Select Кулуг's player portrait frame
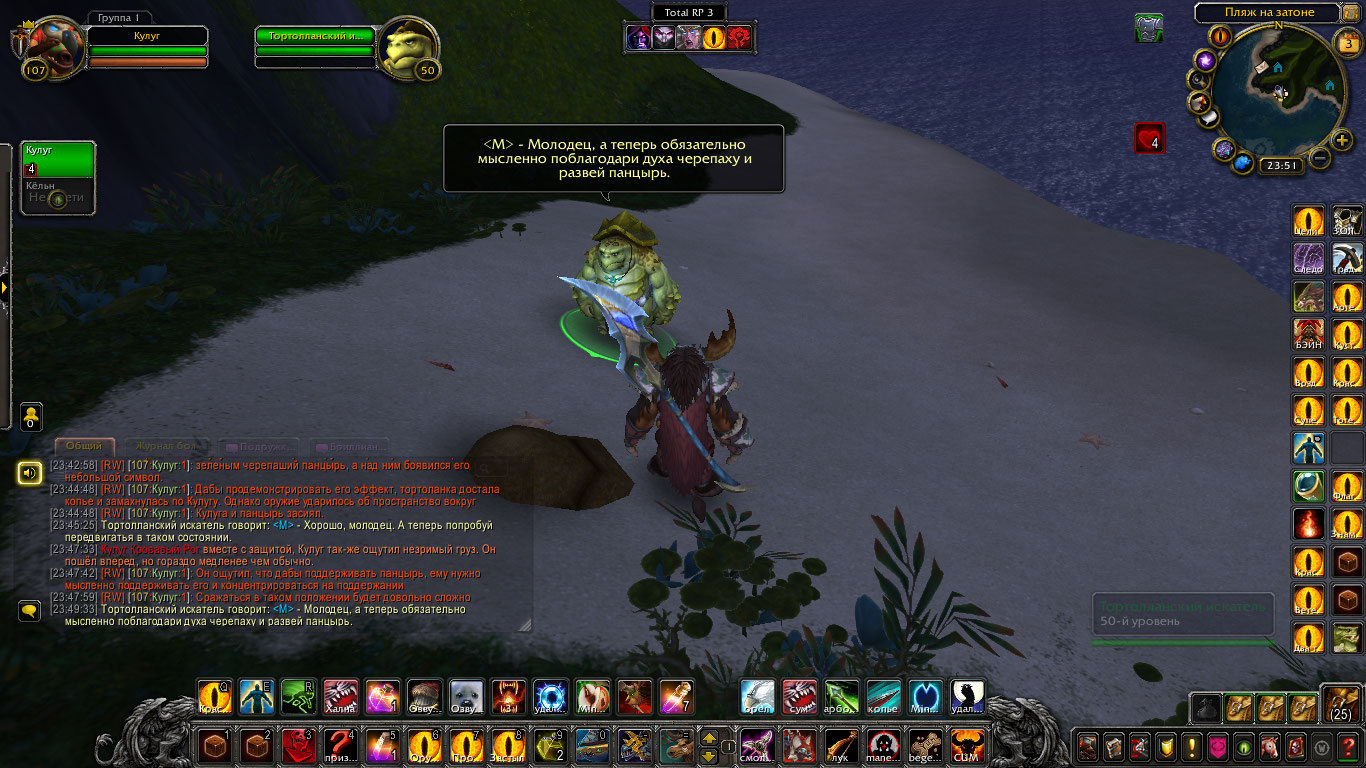Viewport: 1366px width, 768px height. pos(48,45)
